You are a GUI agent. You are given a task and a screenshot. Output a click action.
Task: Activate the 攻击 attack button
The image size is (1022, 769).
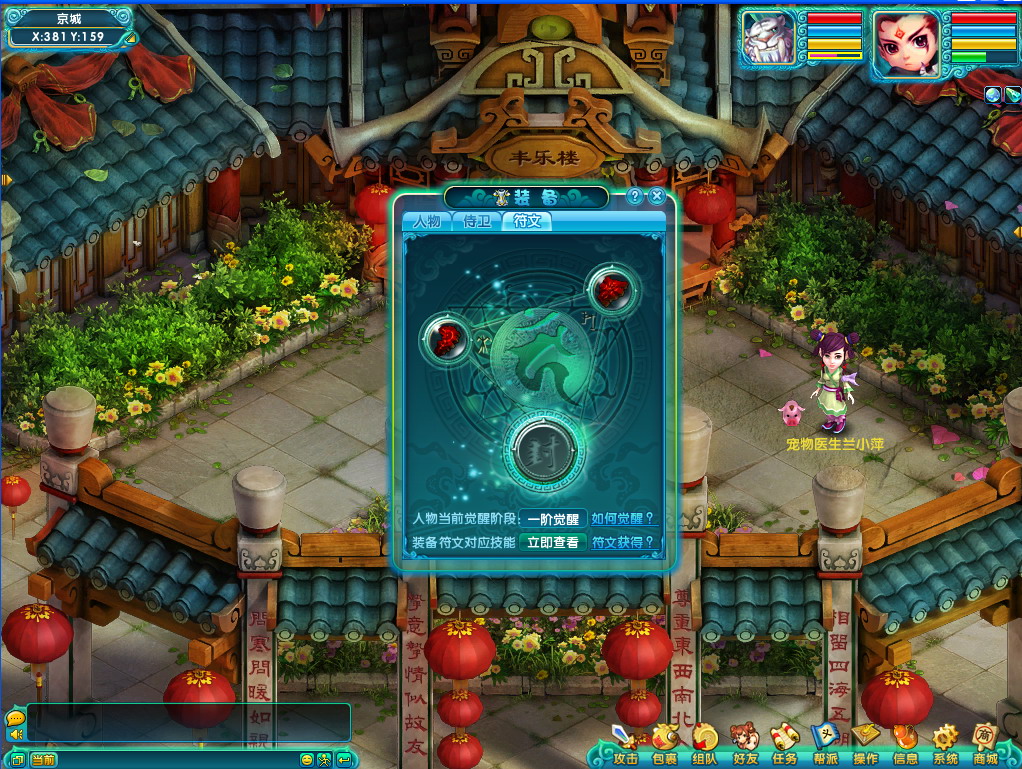coord(626,744)
